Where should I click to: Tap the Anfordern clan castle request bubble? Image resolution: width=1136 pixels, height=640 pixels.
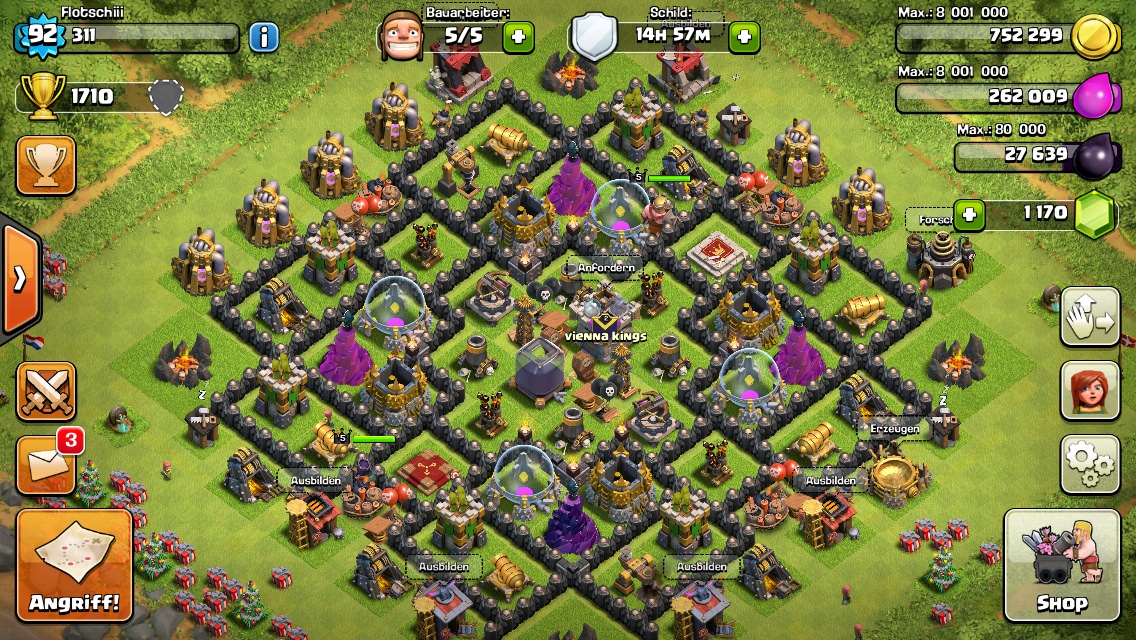click(x=606, y=268)
